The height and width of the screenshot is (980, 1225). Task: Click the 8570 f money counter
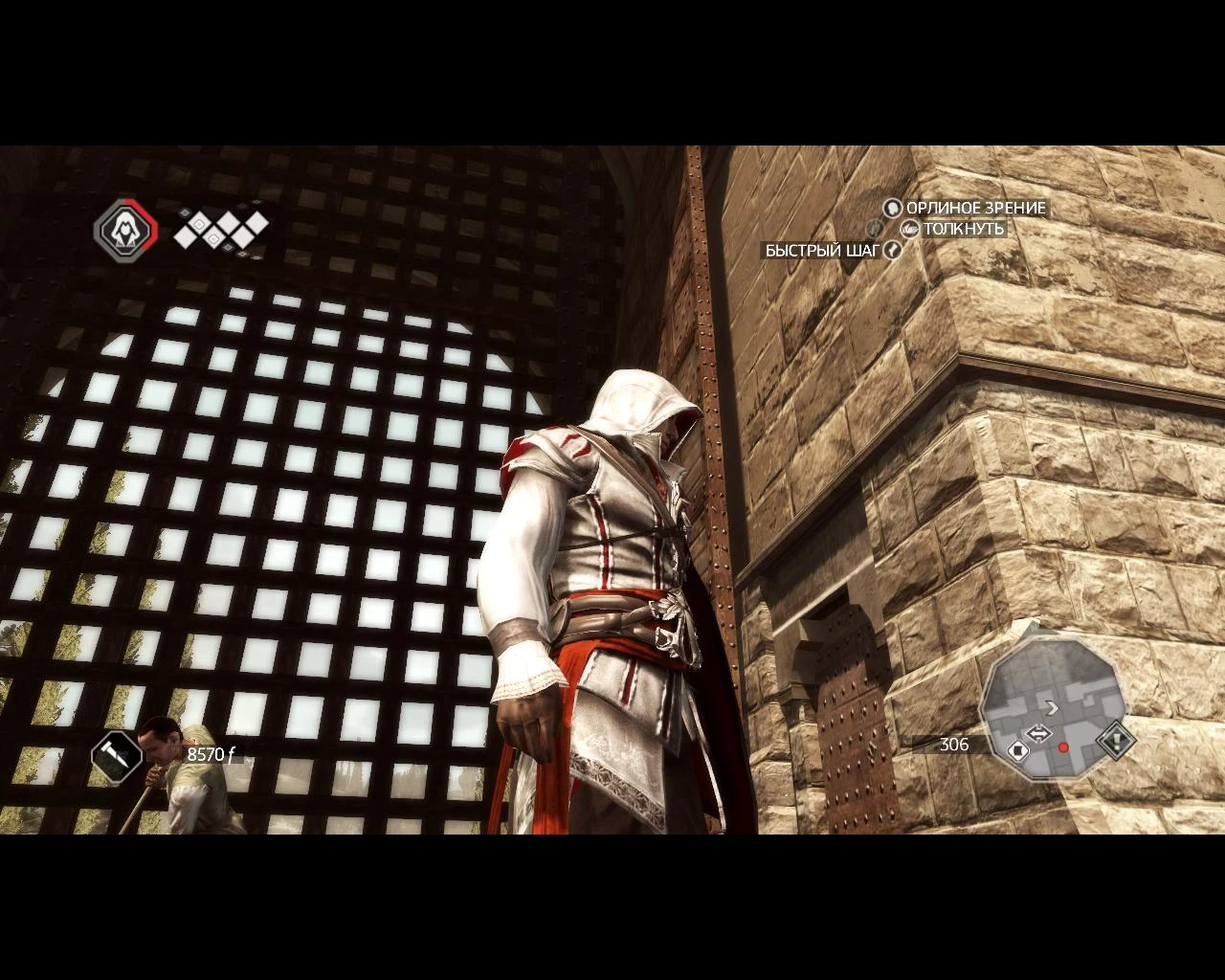212,754
